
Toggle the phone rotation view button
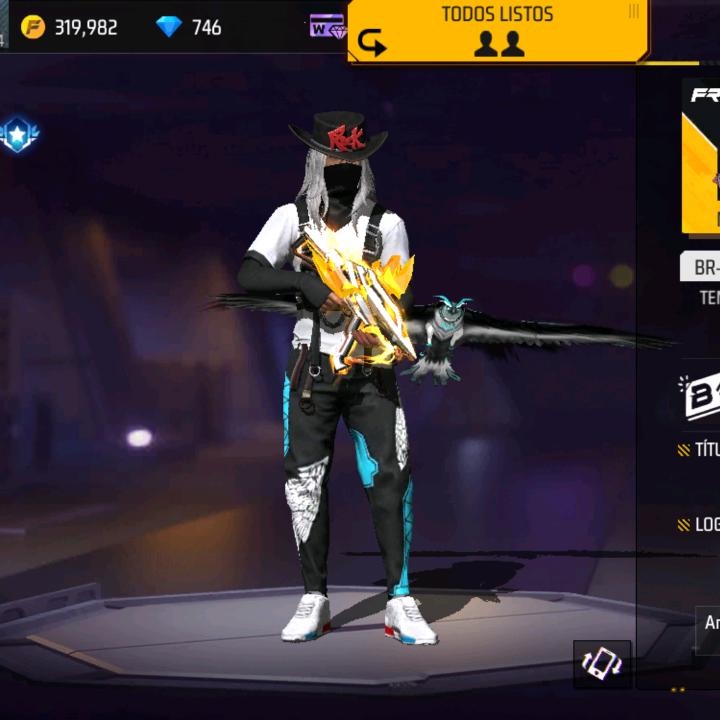point(602,664)
